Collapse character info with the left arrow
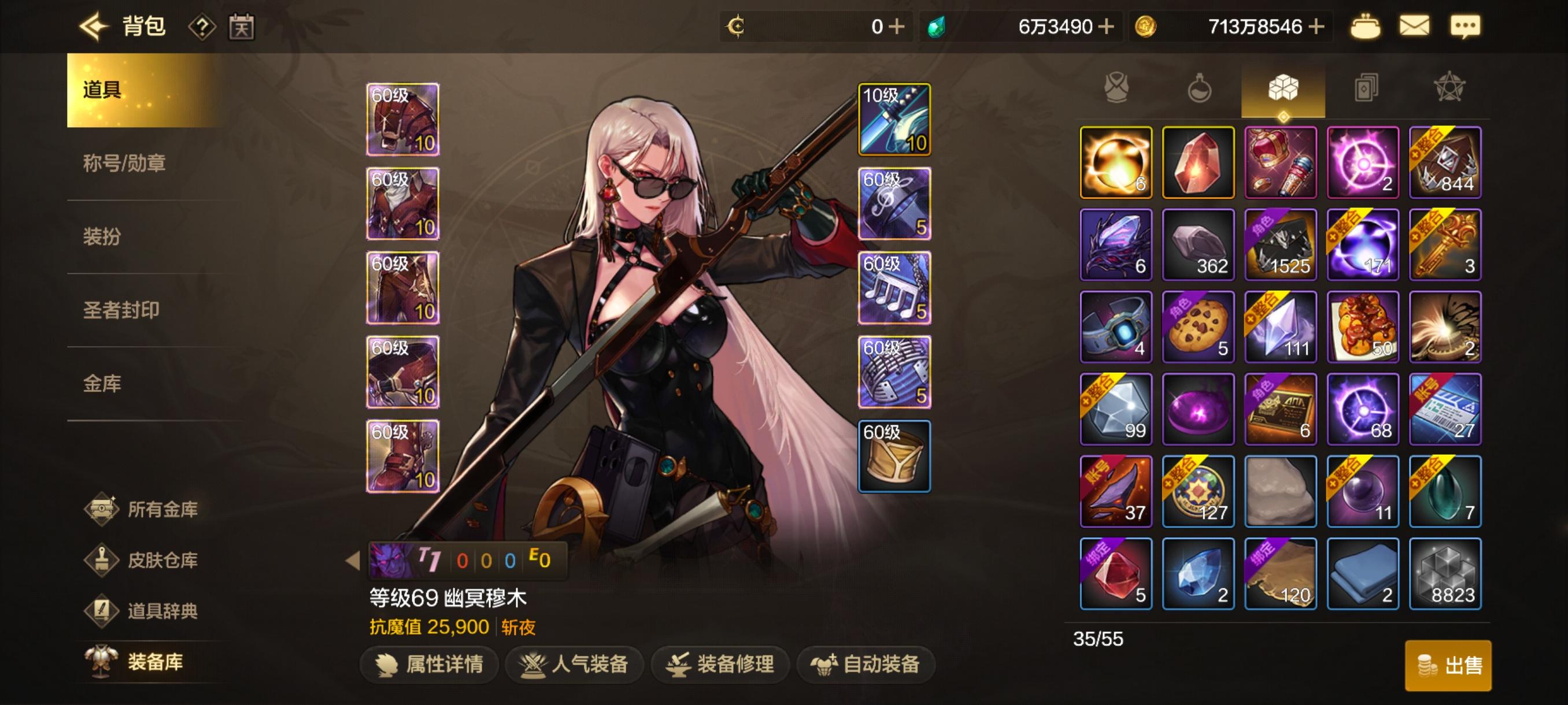 pos(354,561)
